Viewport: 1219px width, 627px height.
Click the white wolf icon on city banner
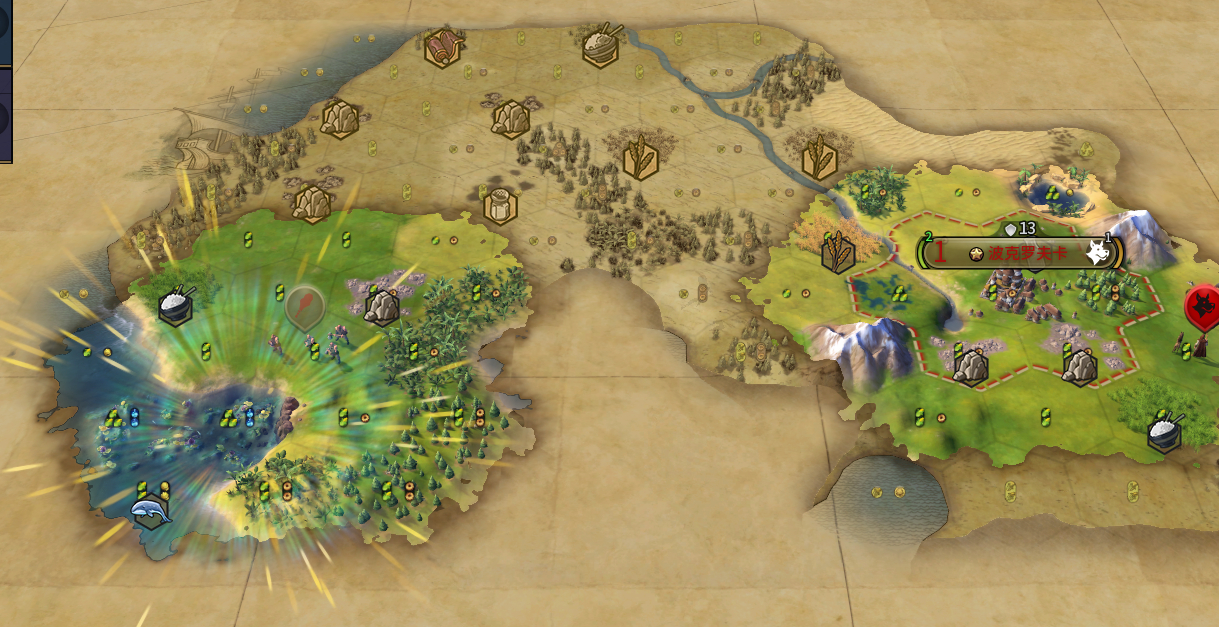(1099, 253)
